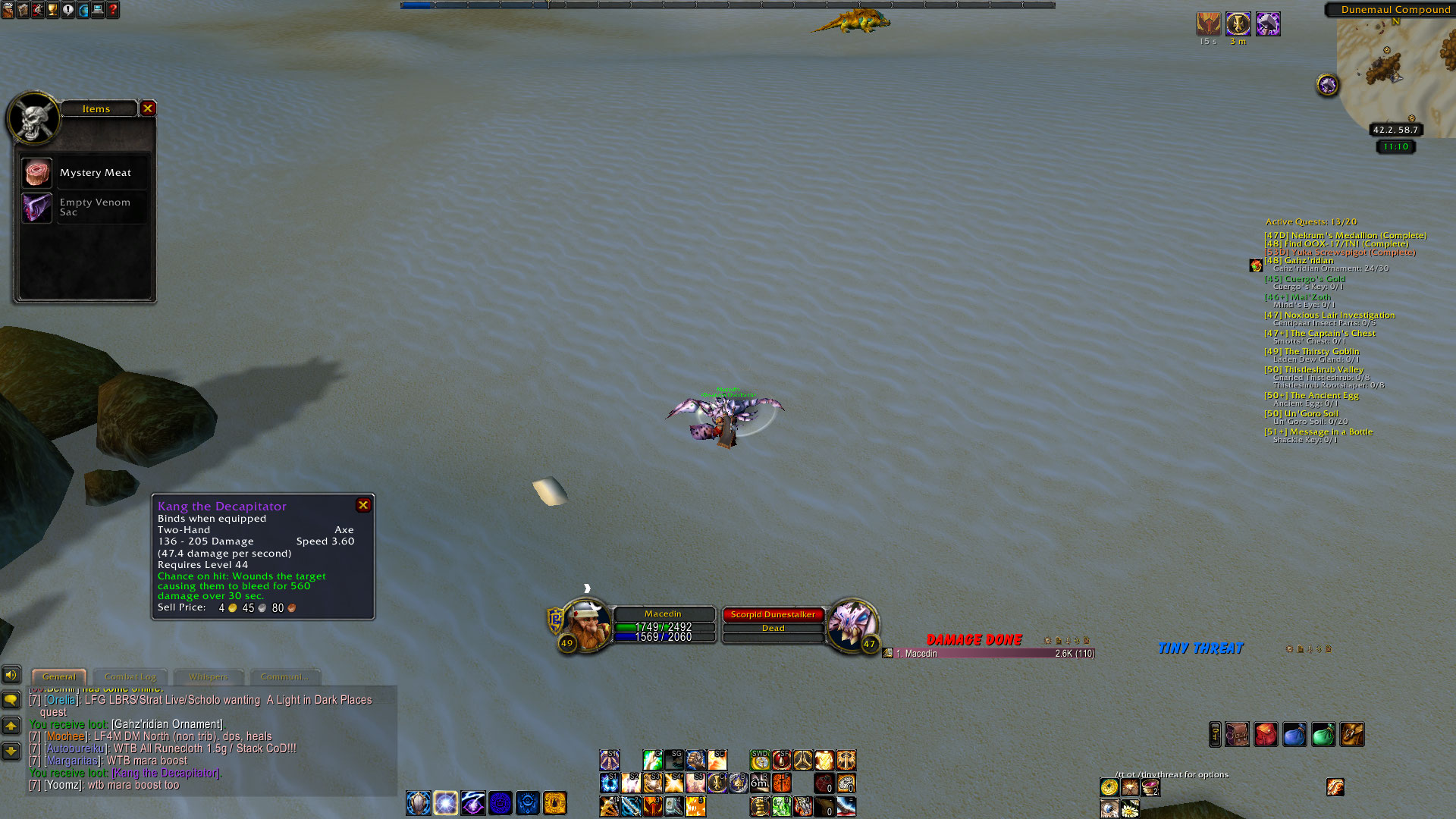Screen dimensions: 1456x819
Task: Click the Scorpid Dunestalker target portrait
Action: point(851,625)
